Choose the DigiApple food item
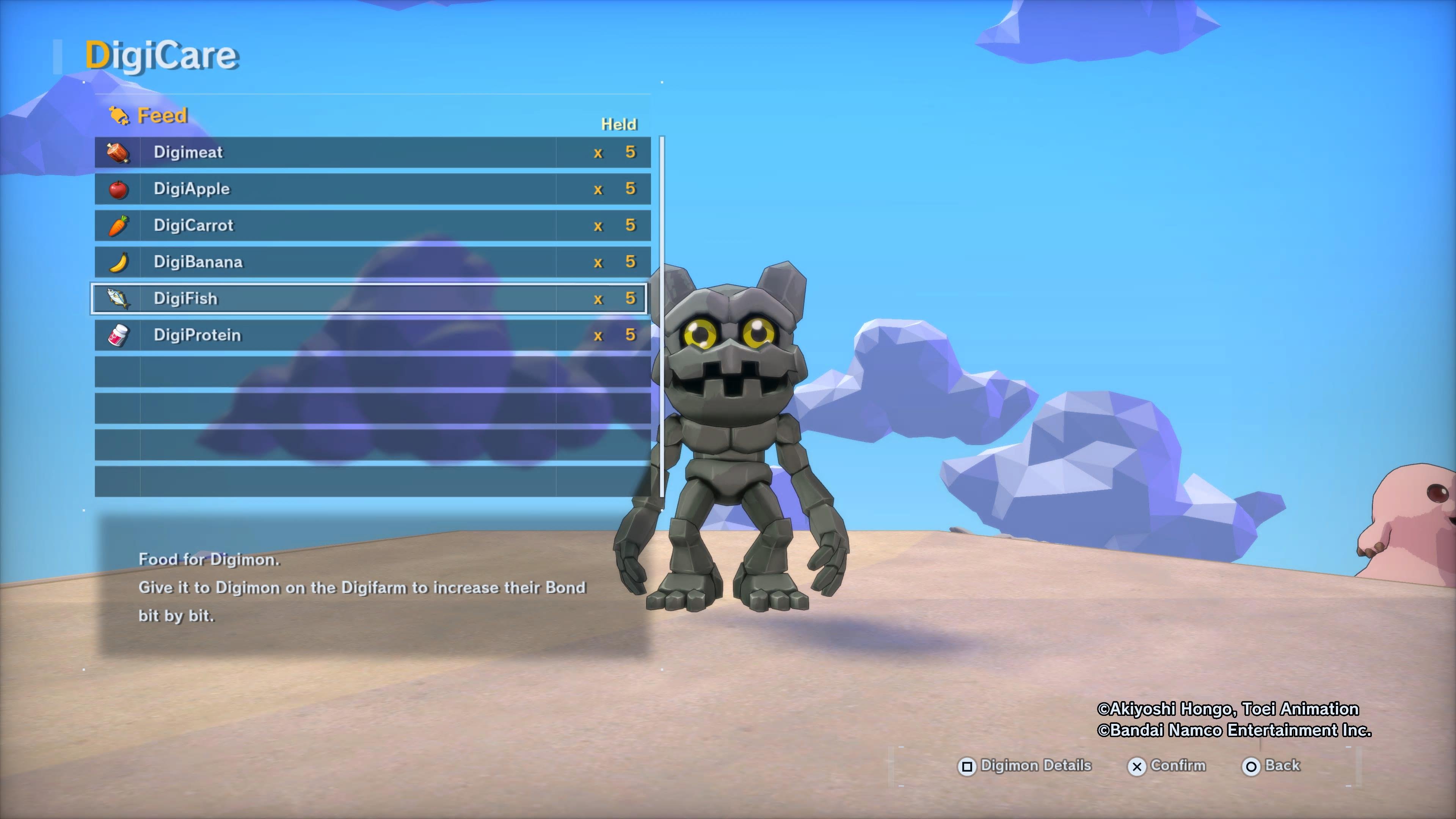Viewport: 1456px width, 819px height. pyautogui.click(x=372, y=189)
